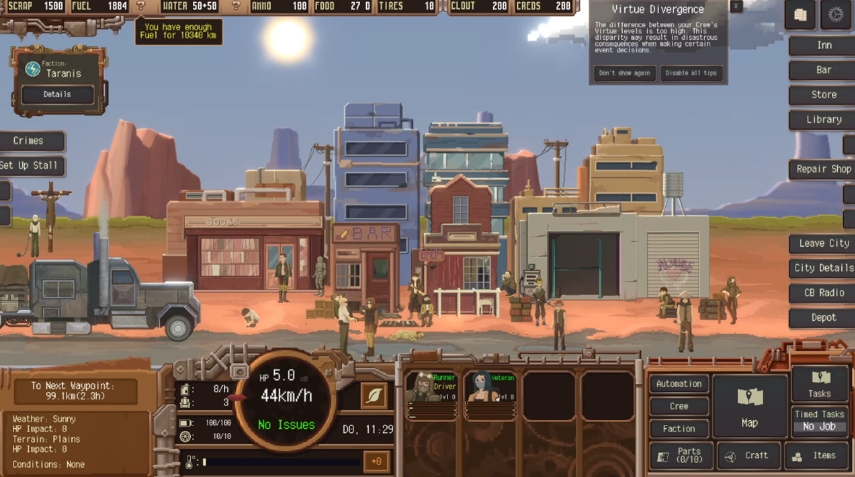
Task: Open the Tasks panel
Action: tap(819, 384)
